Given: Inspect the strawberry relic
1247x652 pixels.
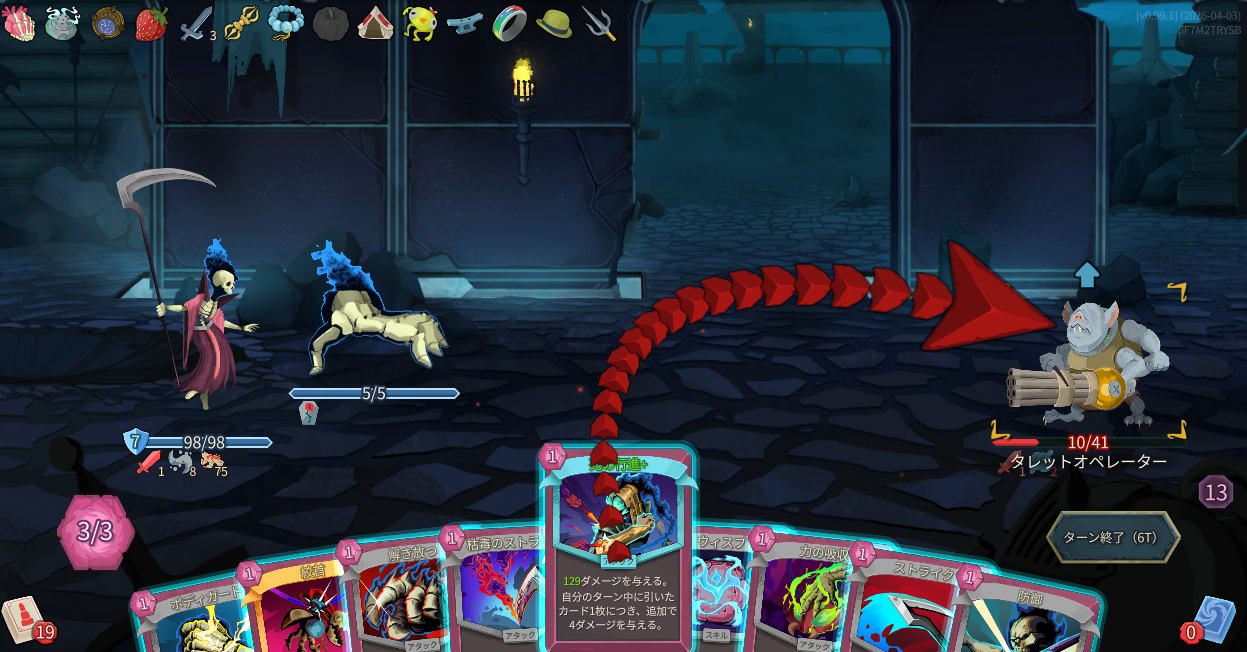Looking at the screenshot, I should pos(151,22).
